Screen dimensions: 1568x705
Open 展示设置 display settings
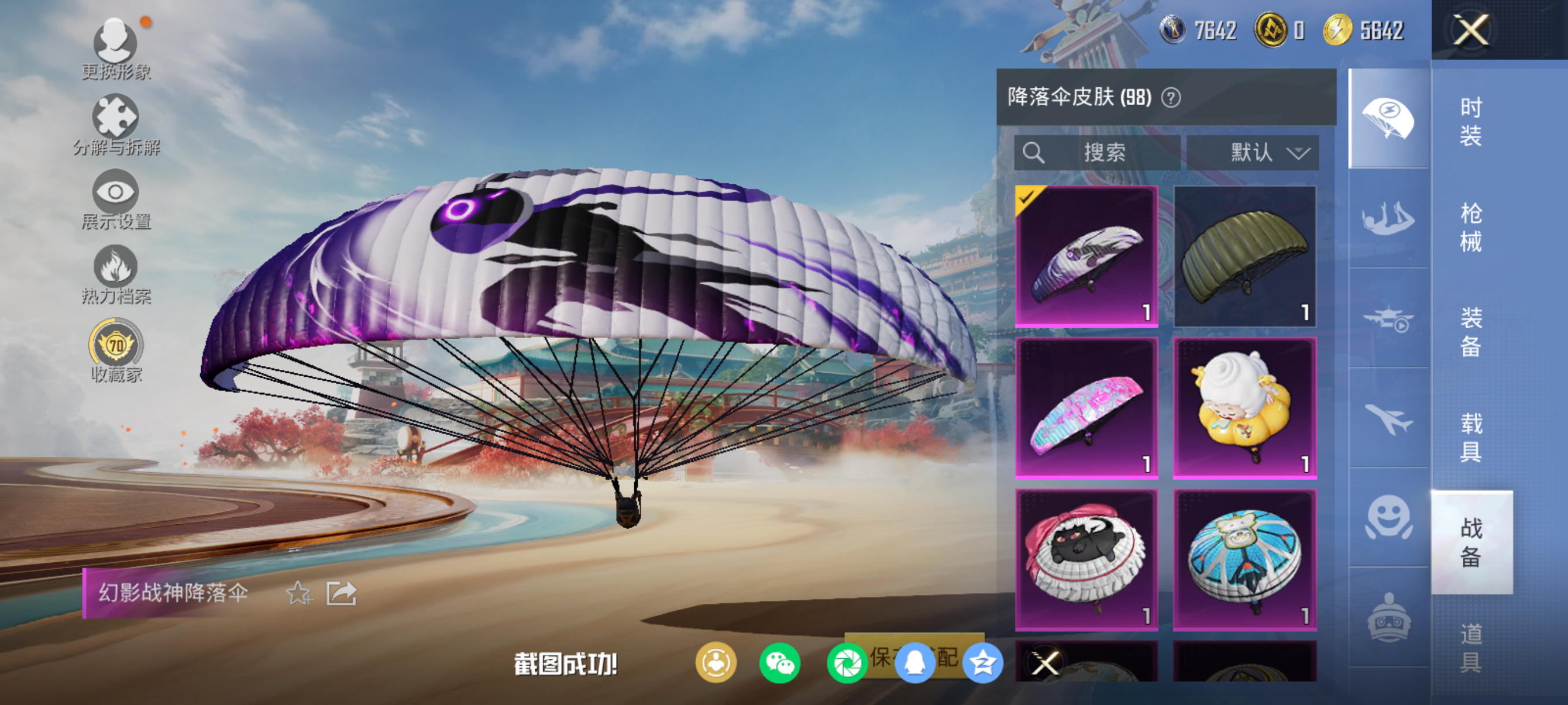(116, 199)
